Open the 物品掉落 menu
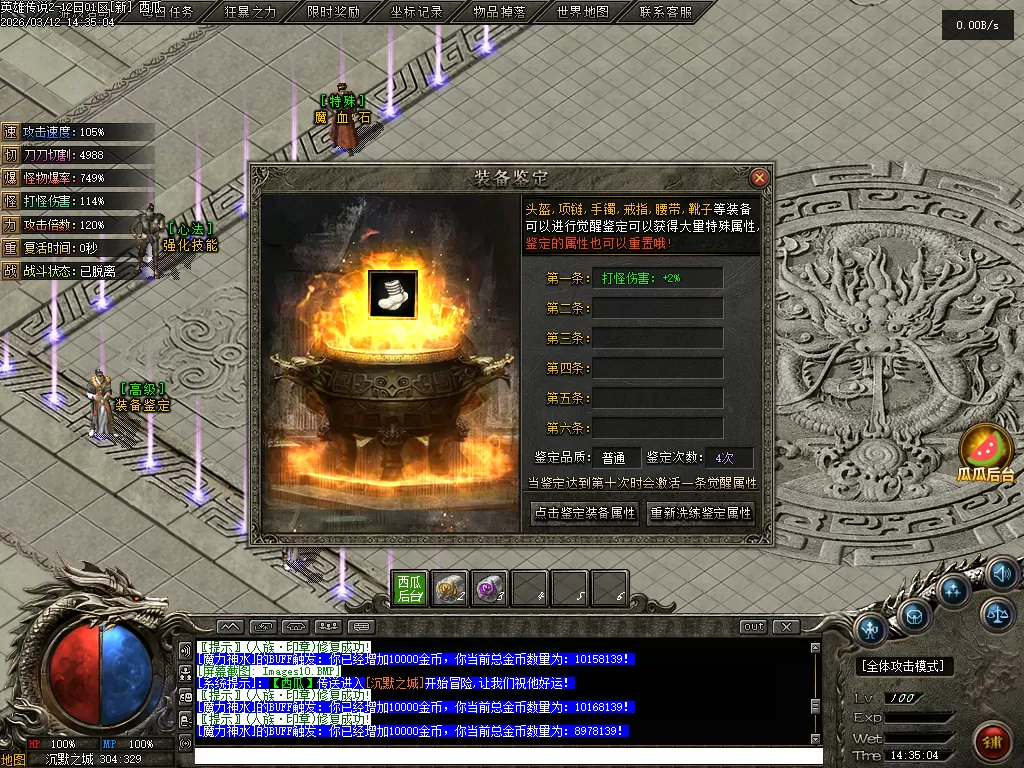 pyautogui.click(x=500, y=12)
